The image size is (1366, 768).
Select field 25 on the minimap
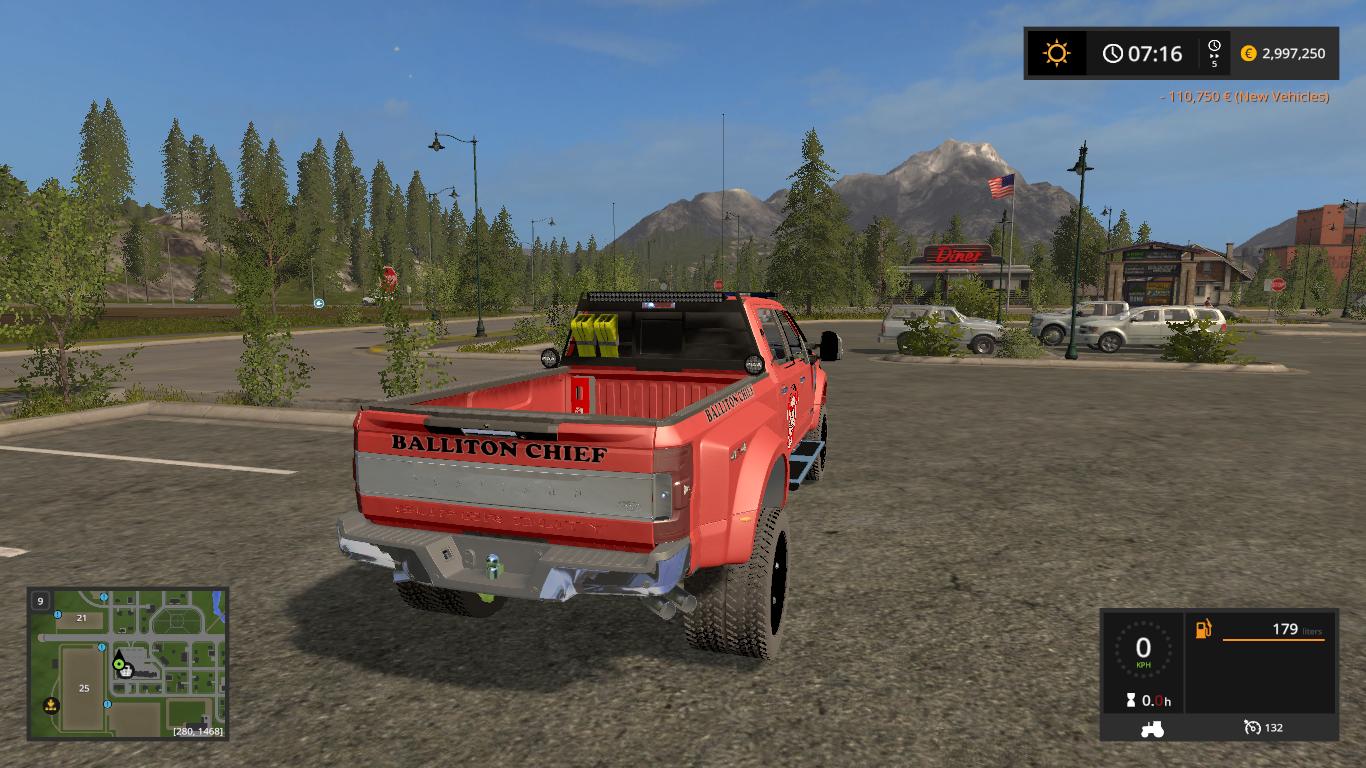coord(84,688)
